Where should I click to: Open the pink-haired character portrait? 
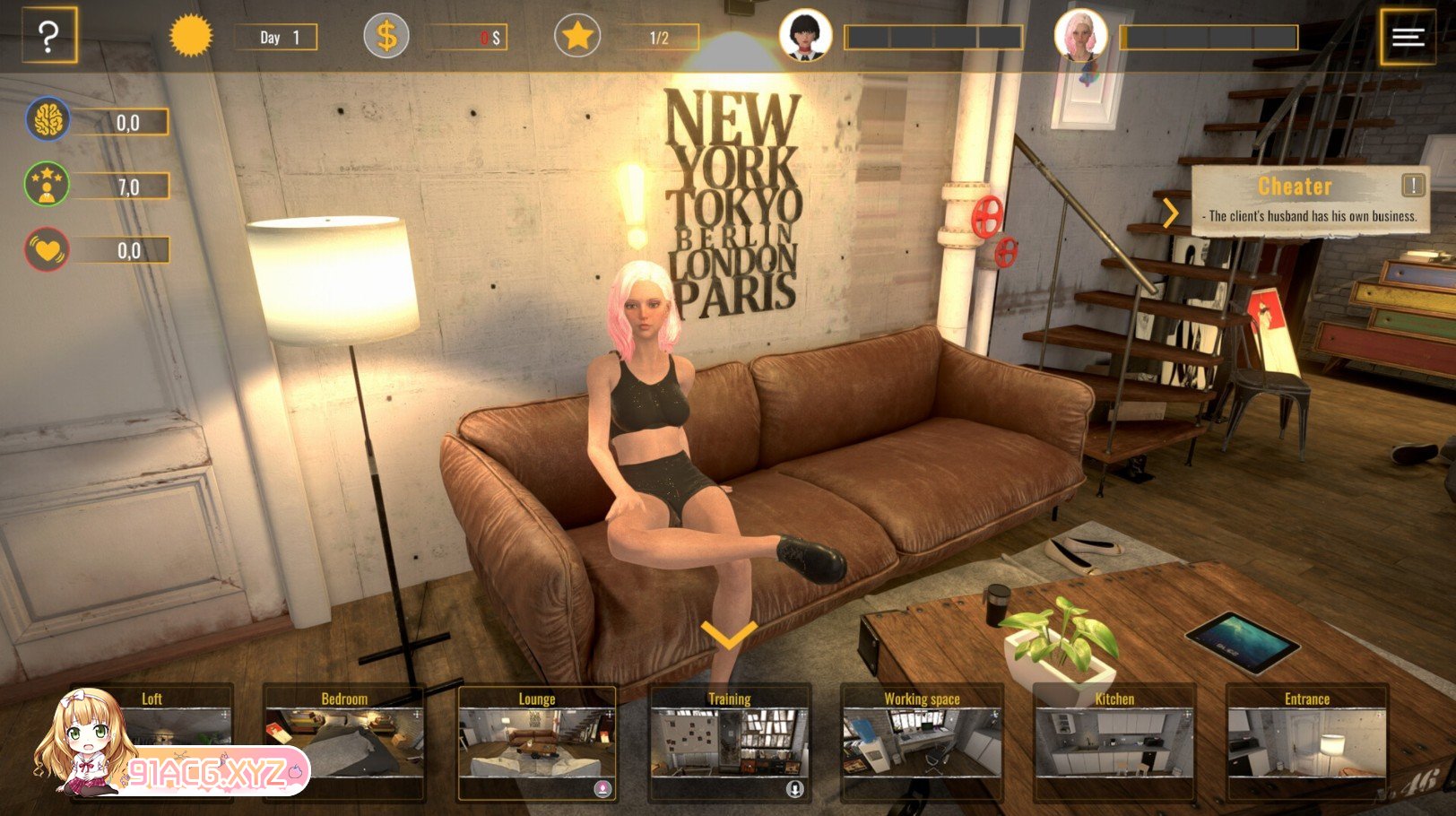pyautogui.click(x=1080, y=36)
